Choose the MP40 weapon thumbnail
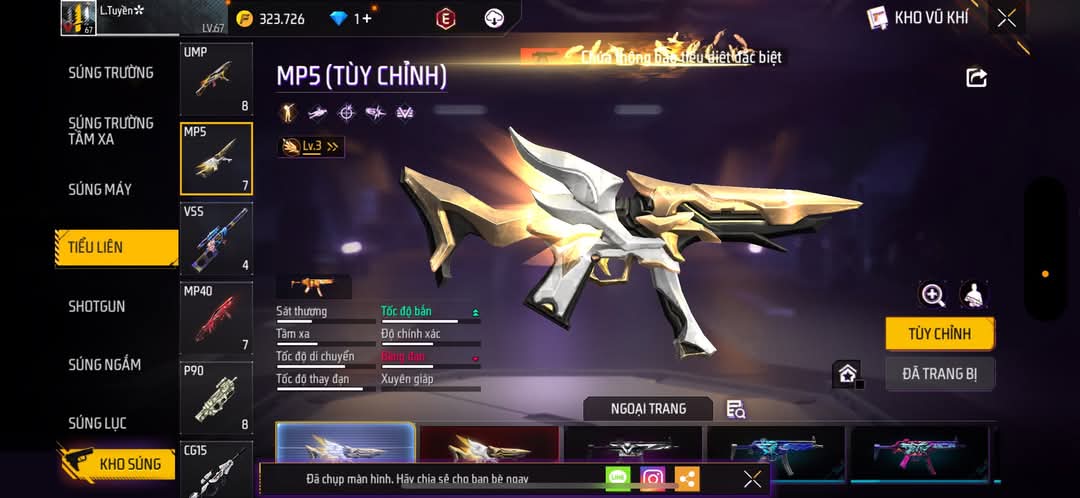Screen dimensions: 1080x498 click(216, 318)
